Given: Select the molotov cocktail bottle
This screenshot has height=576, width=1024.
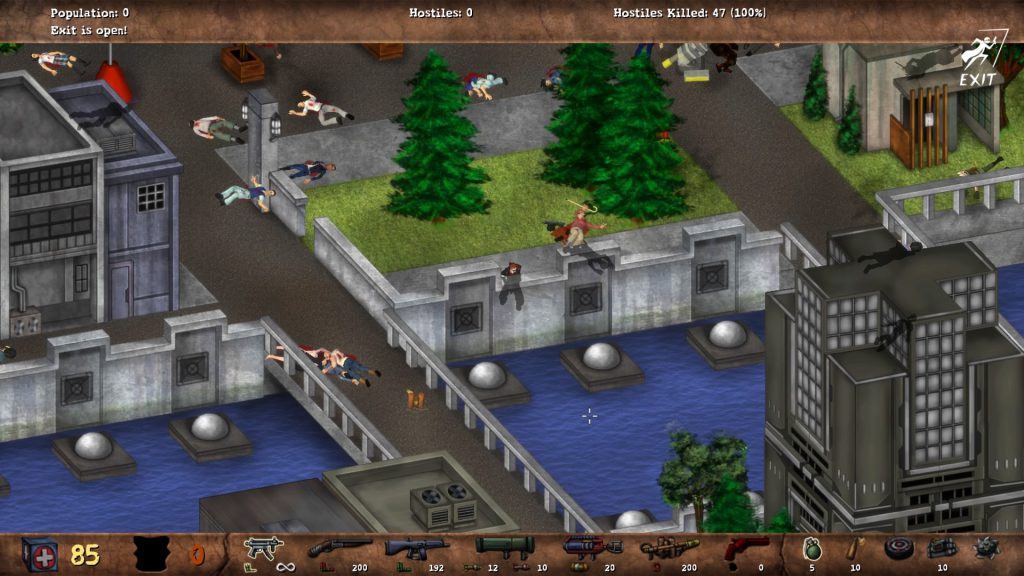Looking at the screenshot, I should pyautogui.click(x=852, y=548).
